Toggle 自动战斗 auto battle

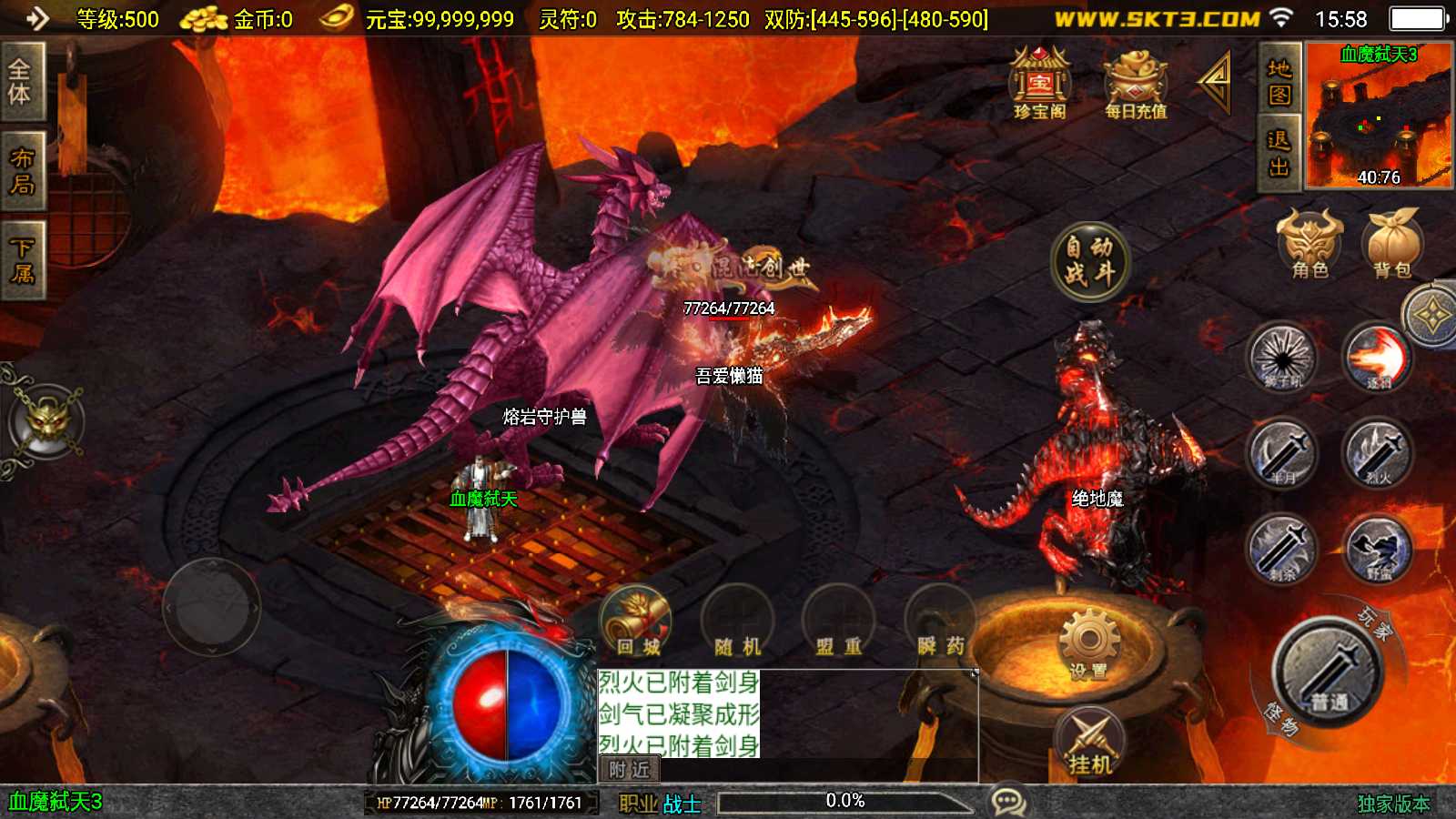pyautogui.click(x=1089, y=260)
